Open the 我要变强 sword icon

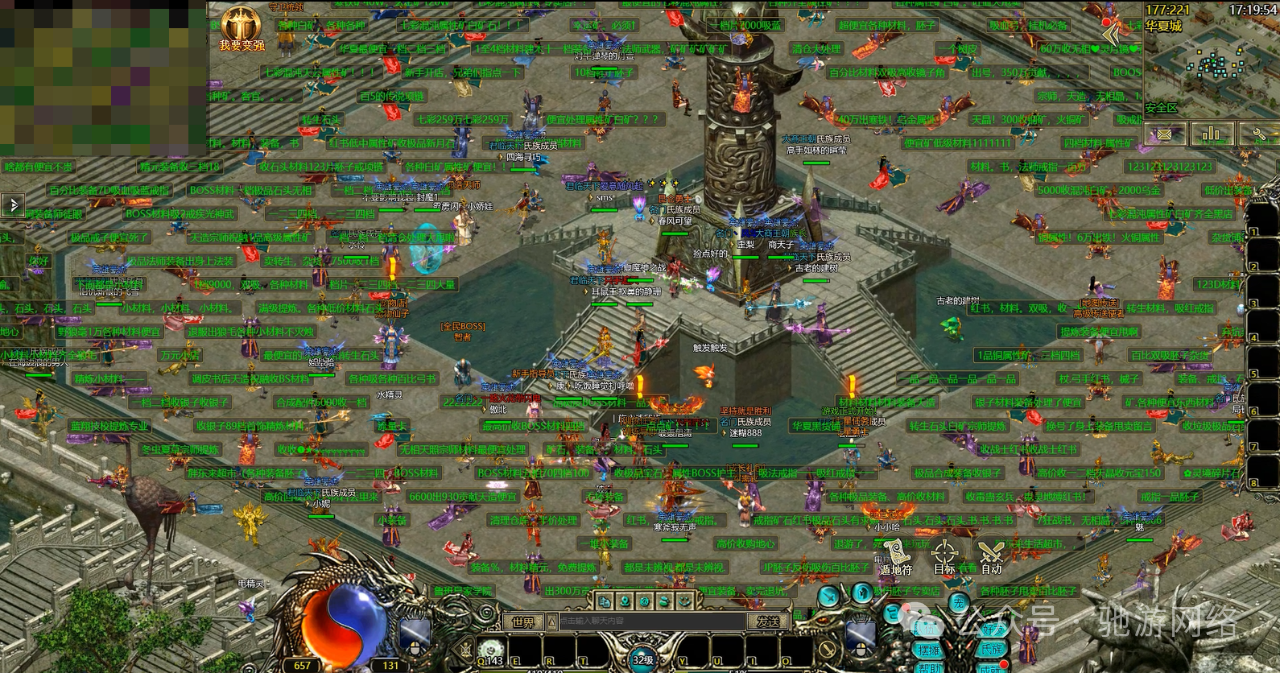tap(242, 26)
